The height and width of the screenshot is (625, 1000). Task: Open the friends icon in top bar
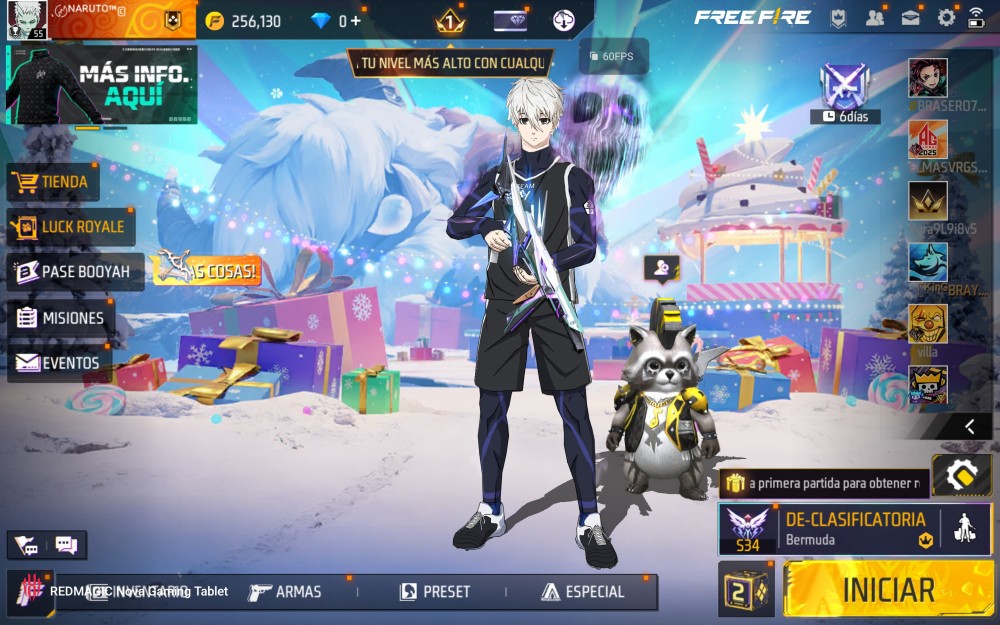(876, 18)
